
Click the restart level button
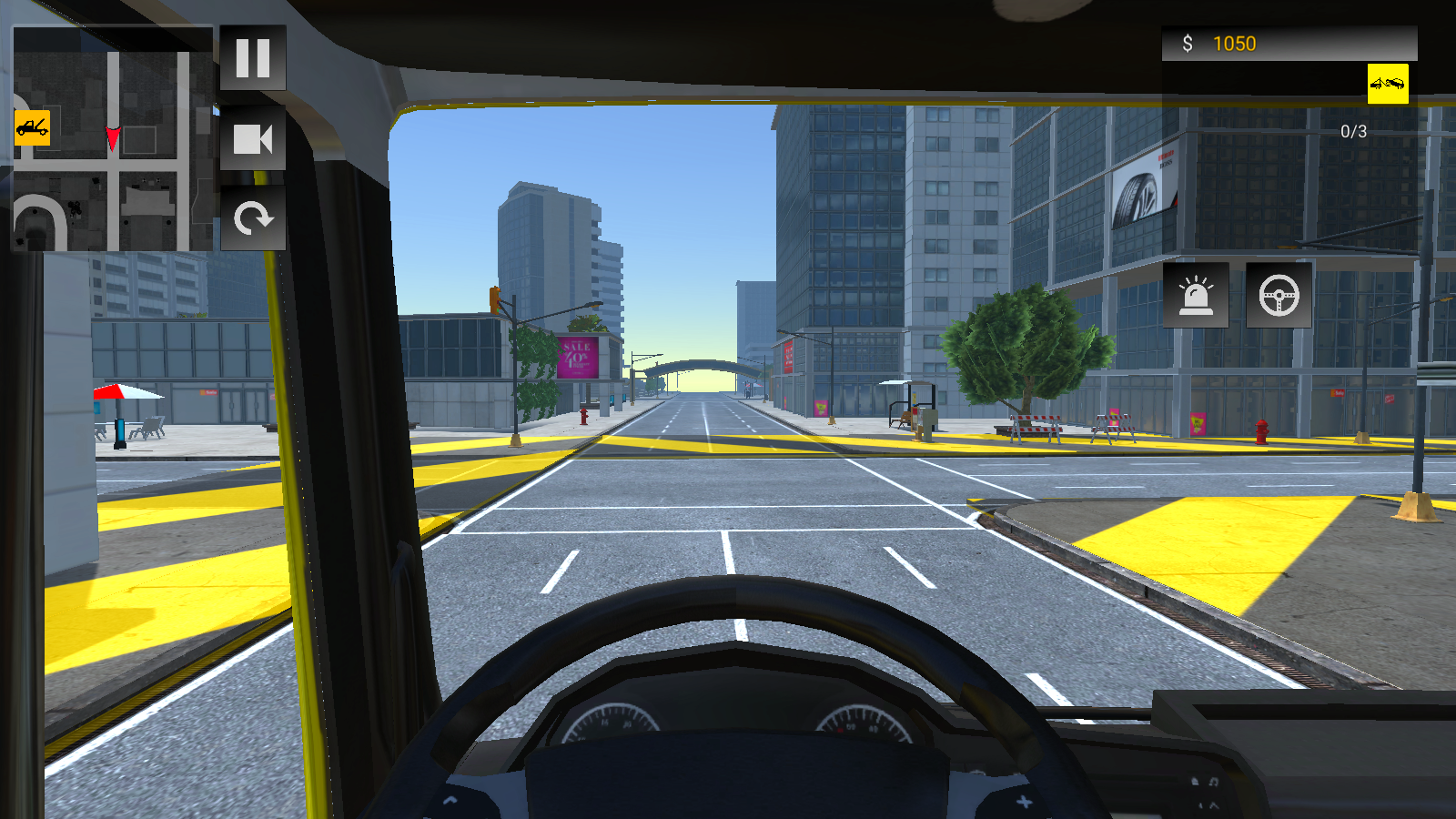pyautogui.click(x=253, y=218)
